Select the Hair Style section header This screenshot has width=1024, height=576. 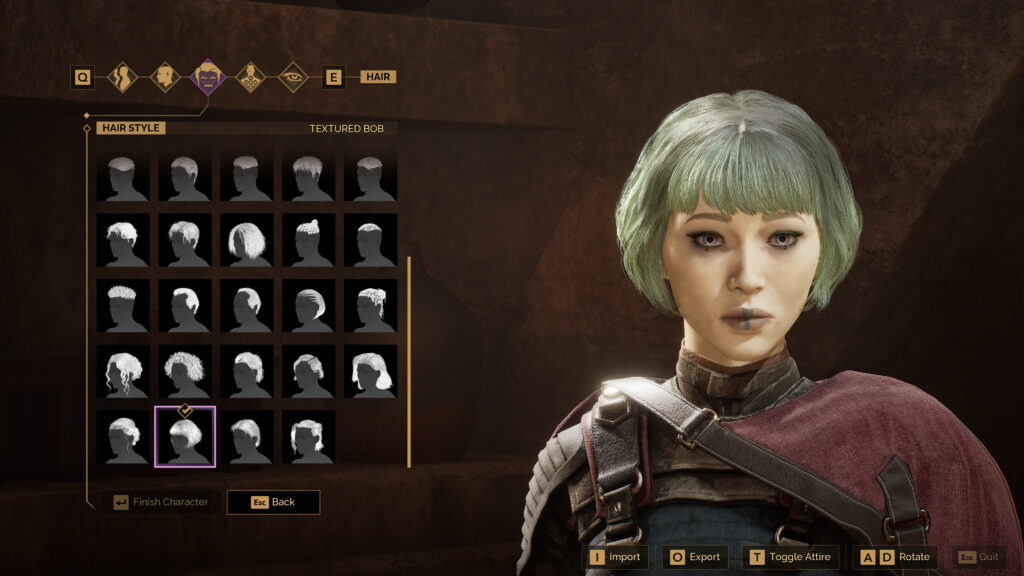click(131, 128)
